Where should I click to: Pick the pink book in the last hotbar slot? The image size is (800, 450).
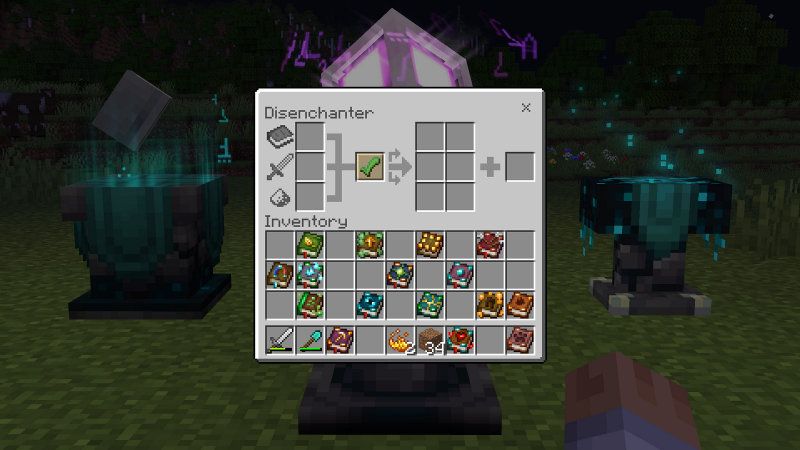520,341
